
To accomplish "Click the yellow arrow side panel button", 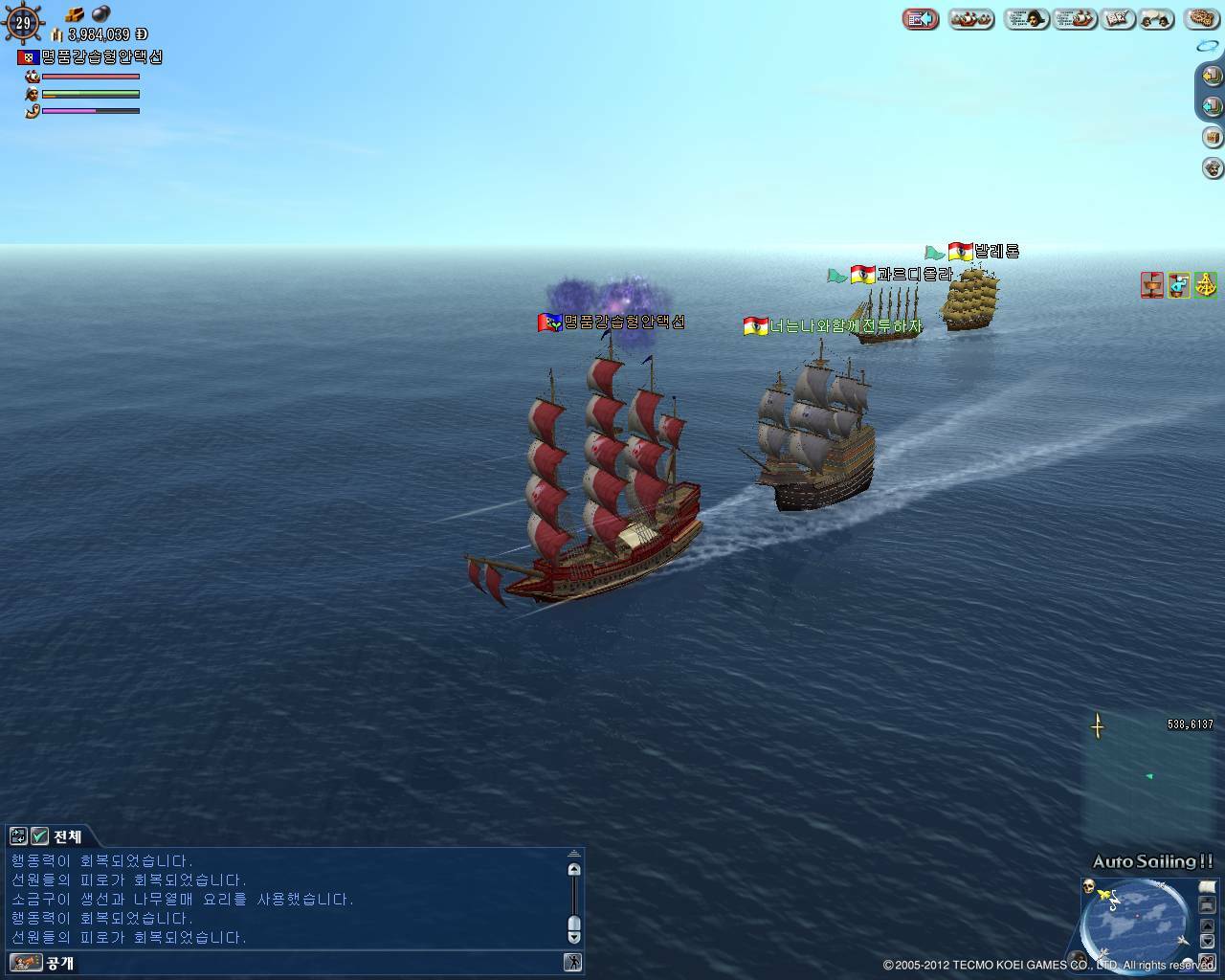I will (1212, 76).
